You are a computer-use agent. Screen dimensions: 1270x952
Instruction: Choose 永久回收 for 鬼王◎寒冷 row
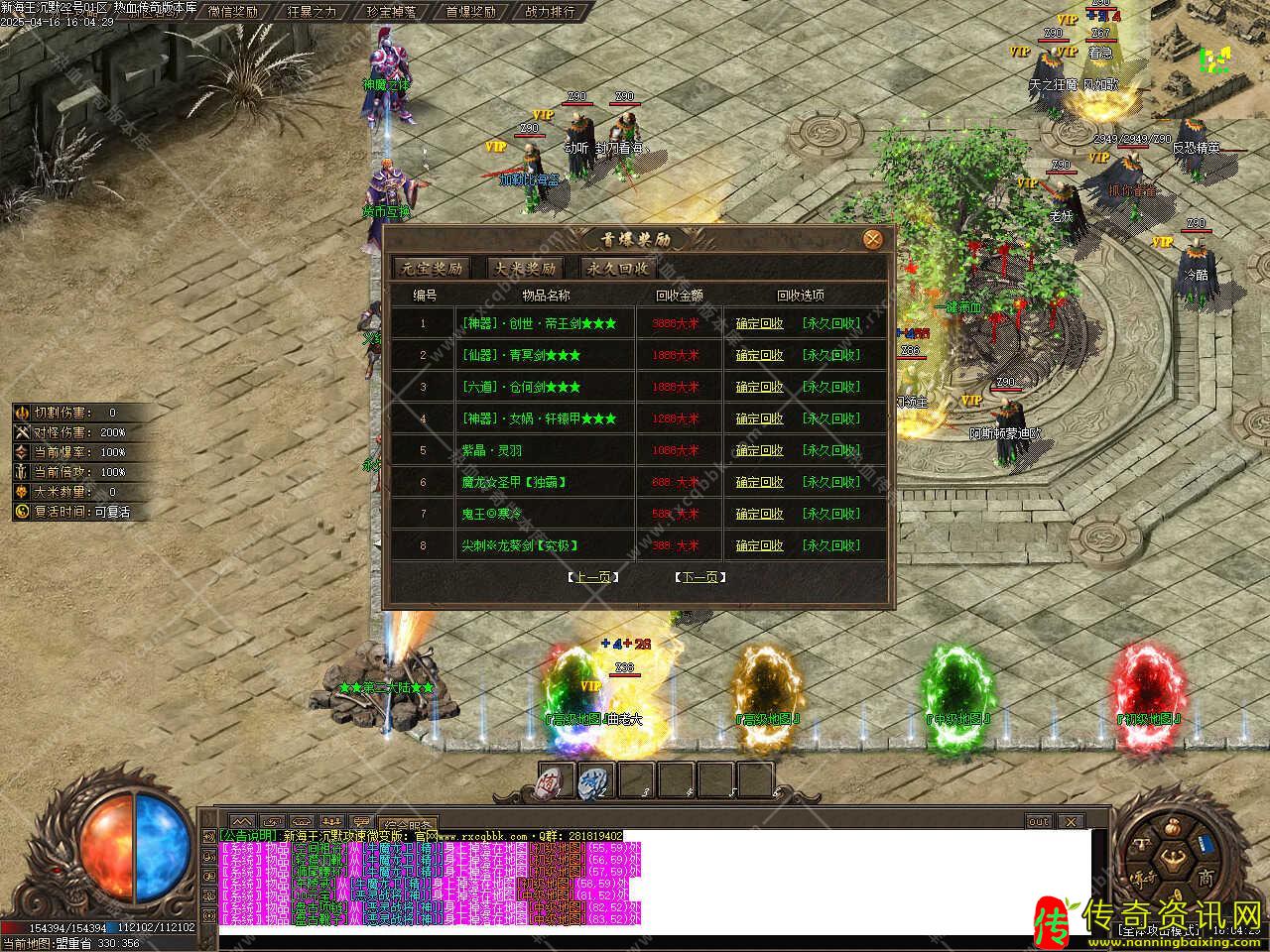click(830, 514)
